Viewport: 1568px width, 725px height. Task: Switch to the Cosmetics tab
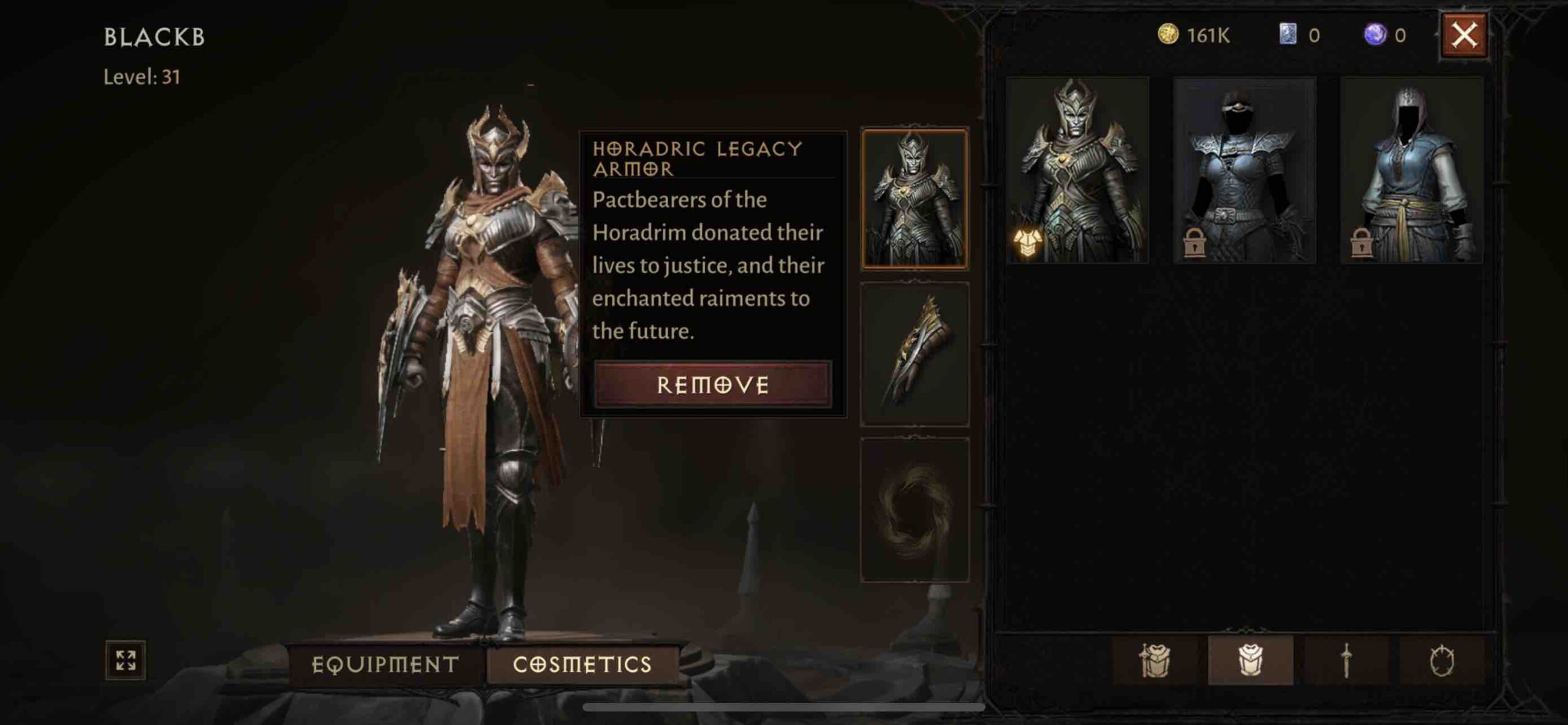tap(582, 664)
